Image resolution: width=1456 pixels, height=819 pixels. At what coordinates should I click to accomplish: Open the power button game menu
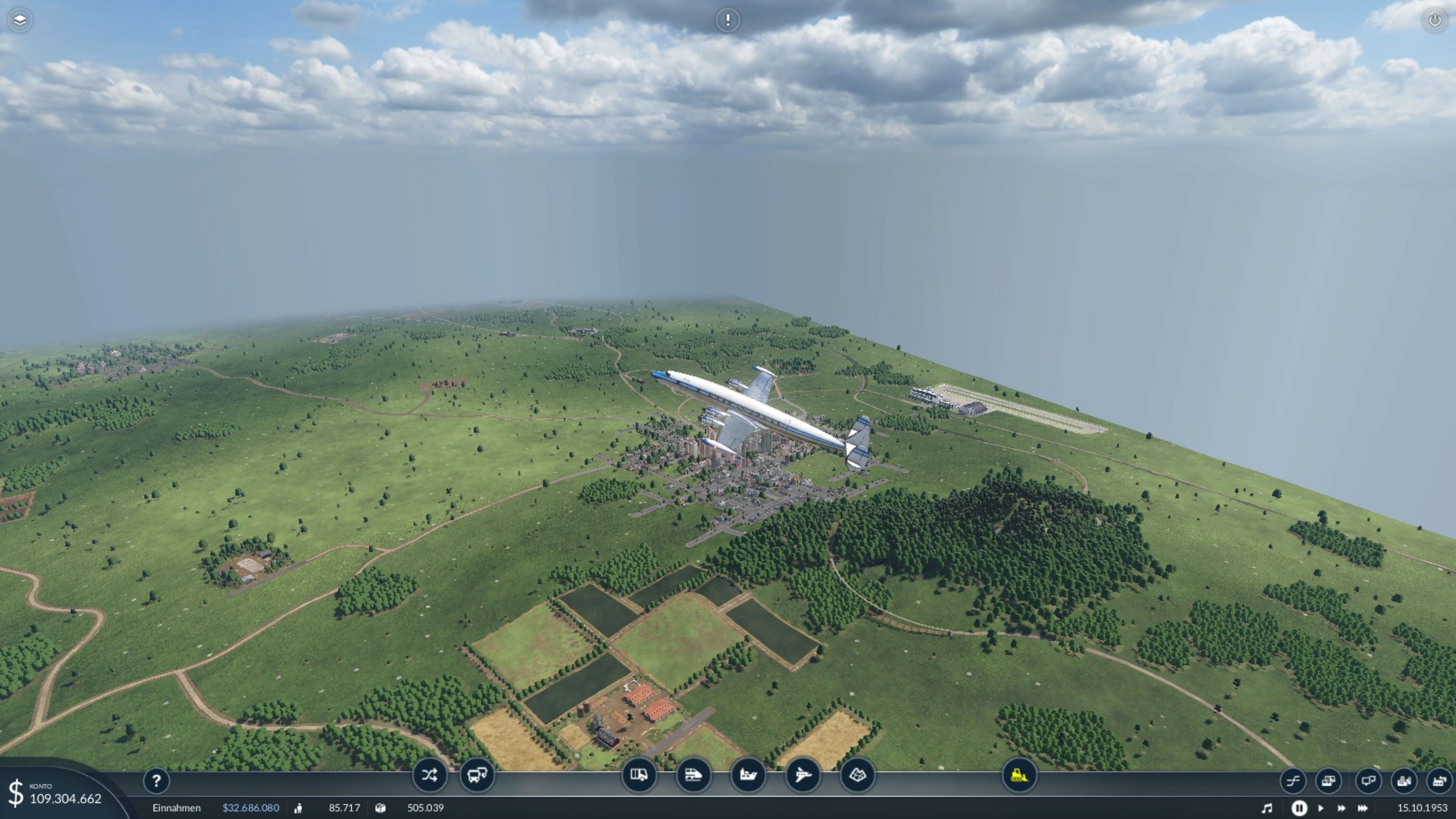1435,20
